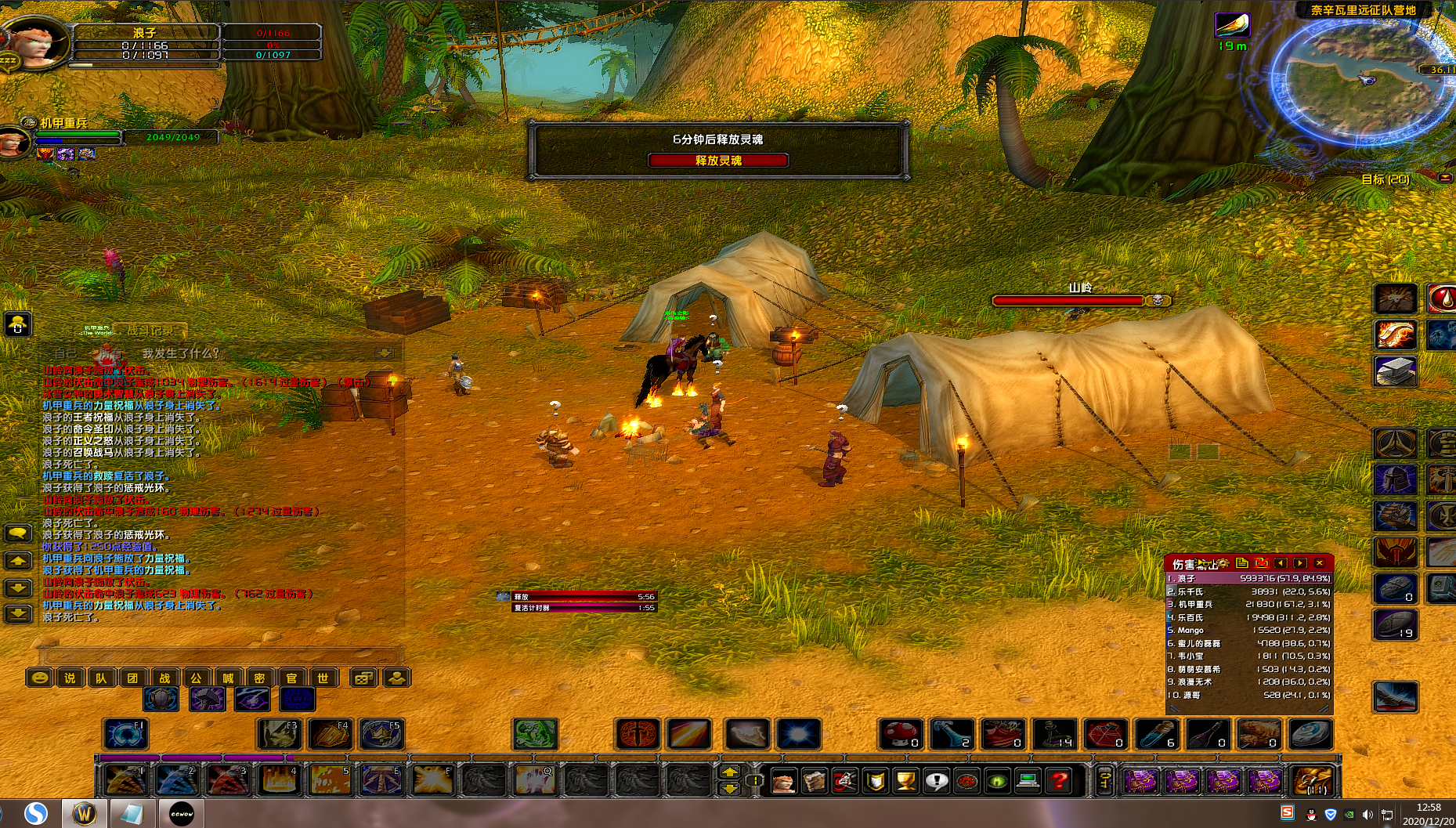Select the 公 guild chat channel button
1456x828 pixels.
[197, 678]
